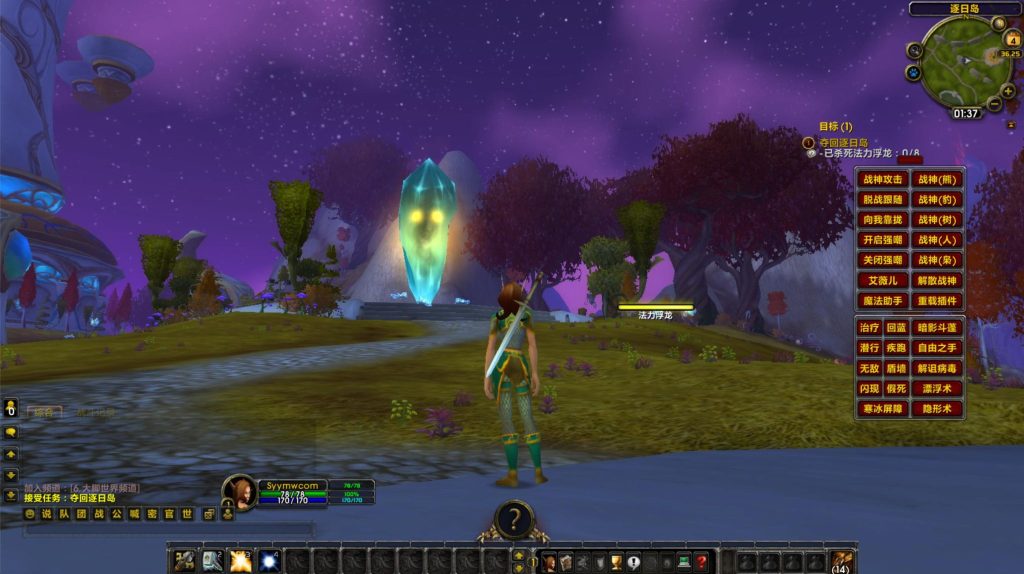Use the 治疗 heal button
Screen dimensions: 1024x574
[x=869, y=328]
